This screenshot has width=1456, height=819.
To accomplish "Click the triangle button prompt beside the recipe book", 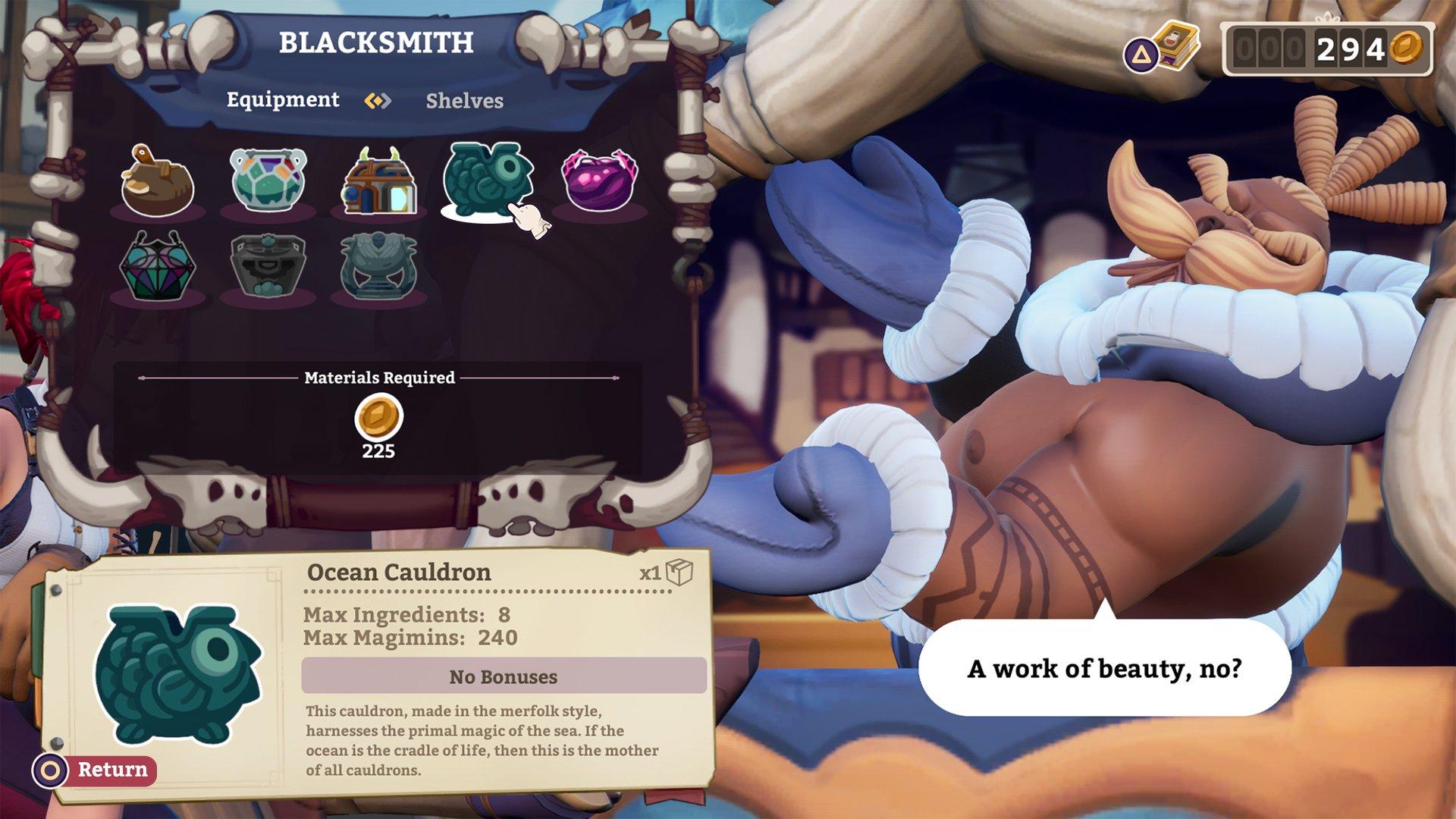I will pos(1140,53).
